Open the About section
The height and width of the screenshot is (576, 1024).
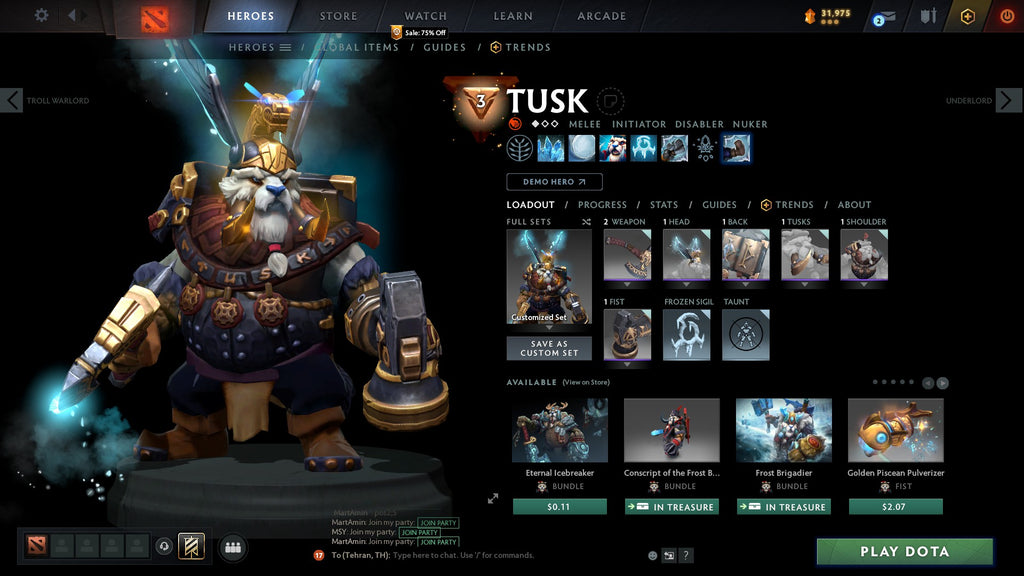coord(854,205)
